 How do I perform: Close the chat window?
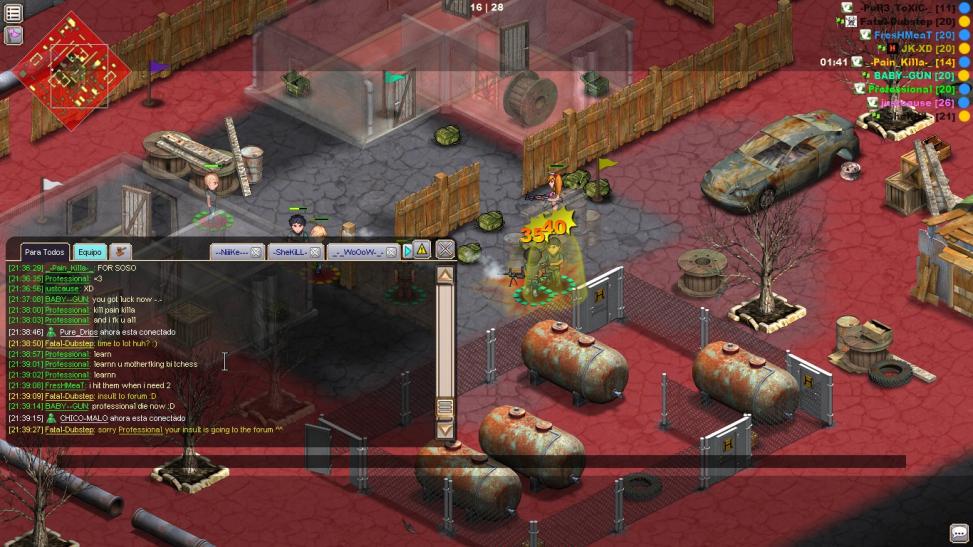pos(445,250)
